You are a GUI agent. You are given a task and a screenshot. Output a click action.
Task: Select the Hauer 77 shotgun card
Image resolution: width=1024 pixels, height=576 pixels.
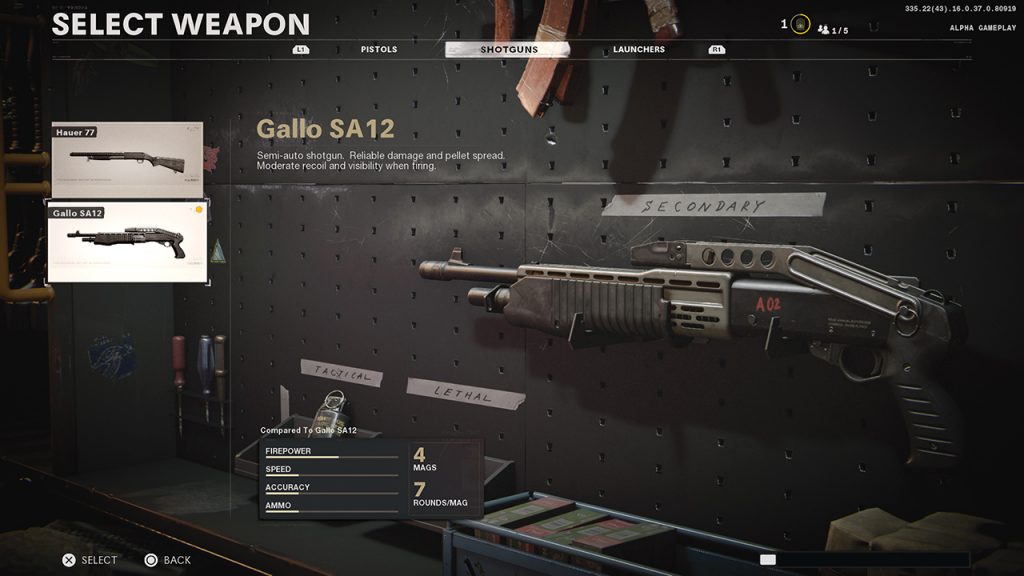(127, 159)
